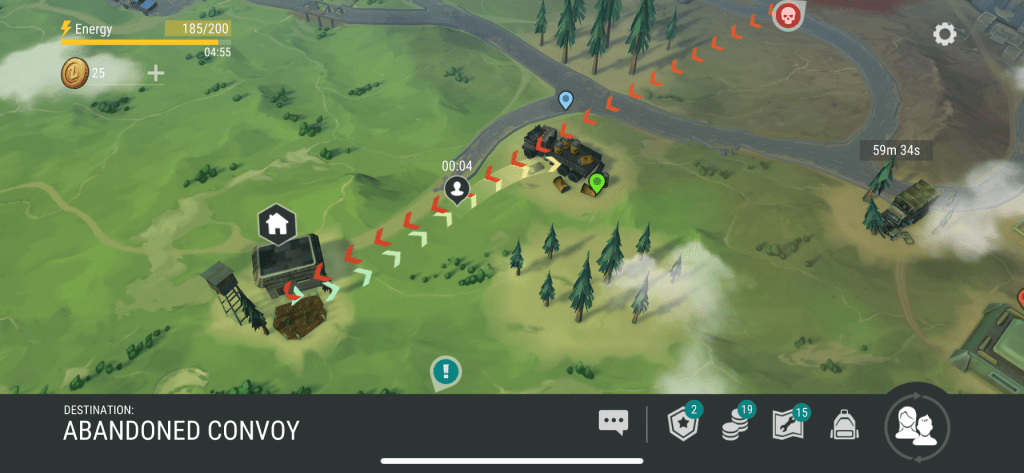
Task: Tap the player marker travelling on the route
Action: tap(458, 187)
